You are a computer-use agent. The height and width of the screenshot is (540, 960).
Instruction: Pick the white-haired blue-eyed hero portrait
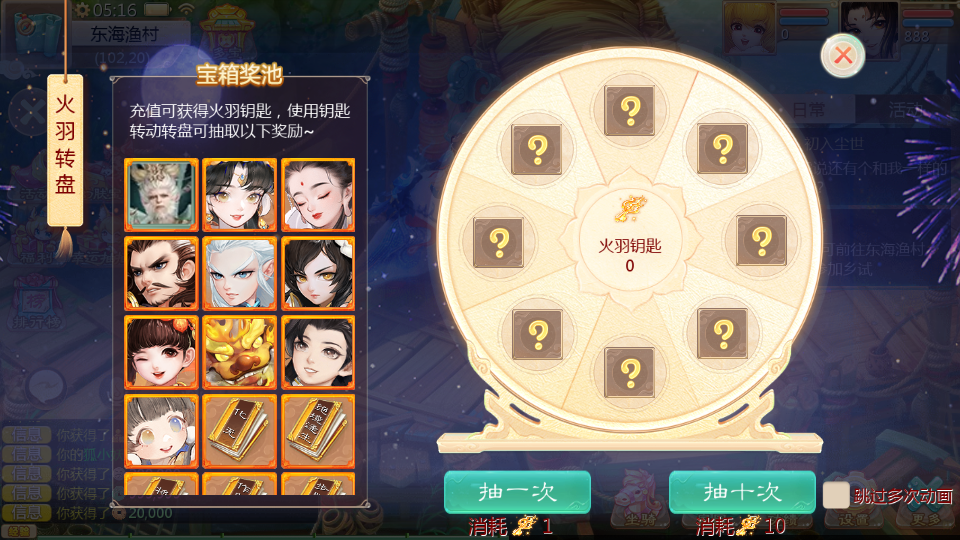click(x=239, y=273)
